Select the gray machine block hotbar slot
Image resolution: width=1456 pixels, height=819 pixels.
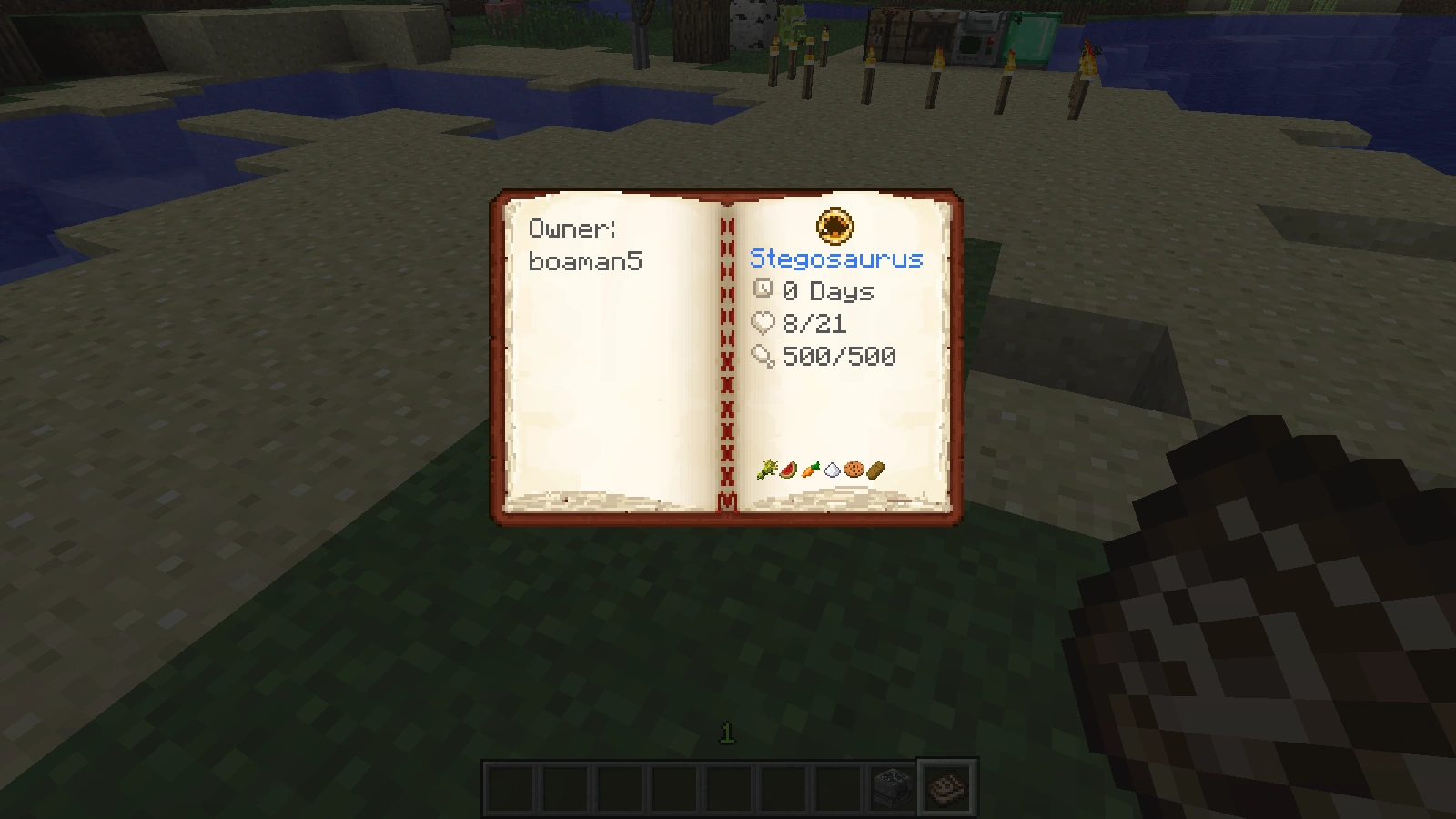click(x=891, y=788)
